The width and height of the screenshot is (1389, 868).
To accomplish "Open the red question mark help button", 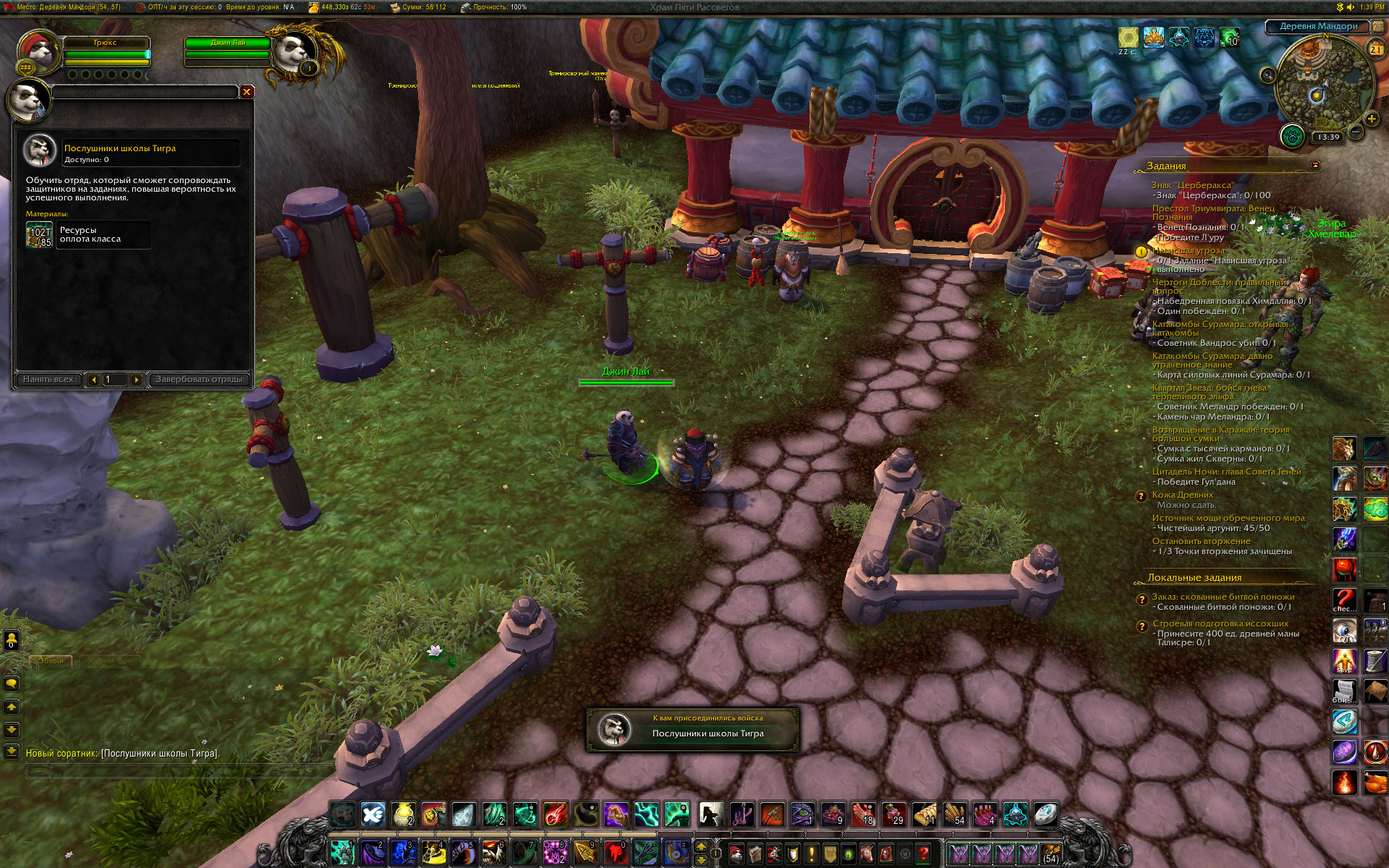I will point(923,854).
